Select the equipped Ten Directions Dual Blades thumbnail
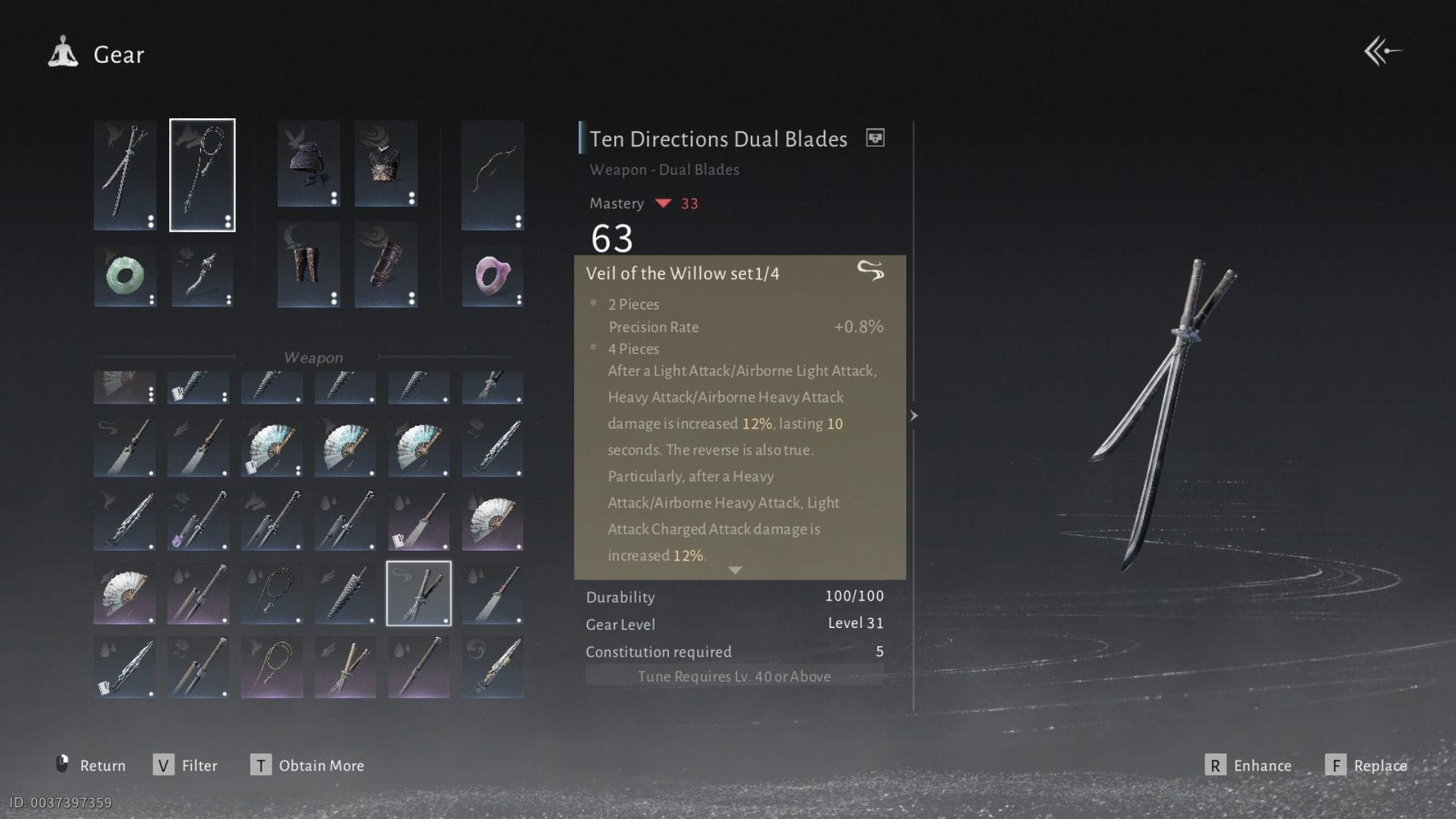This screenshot has height=819, width=1456. click(x=419, y=592)
